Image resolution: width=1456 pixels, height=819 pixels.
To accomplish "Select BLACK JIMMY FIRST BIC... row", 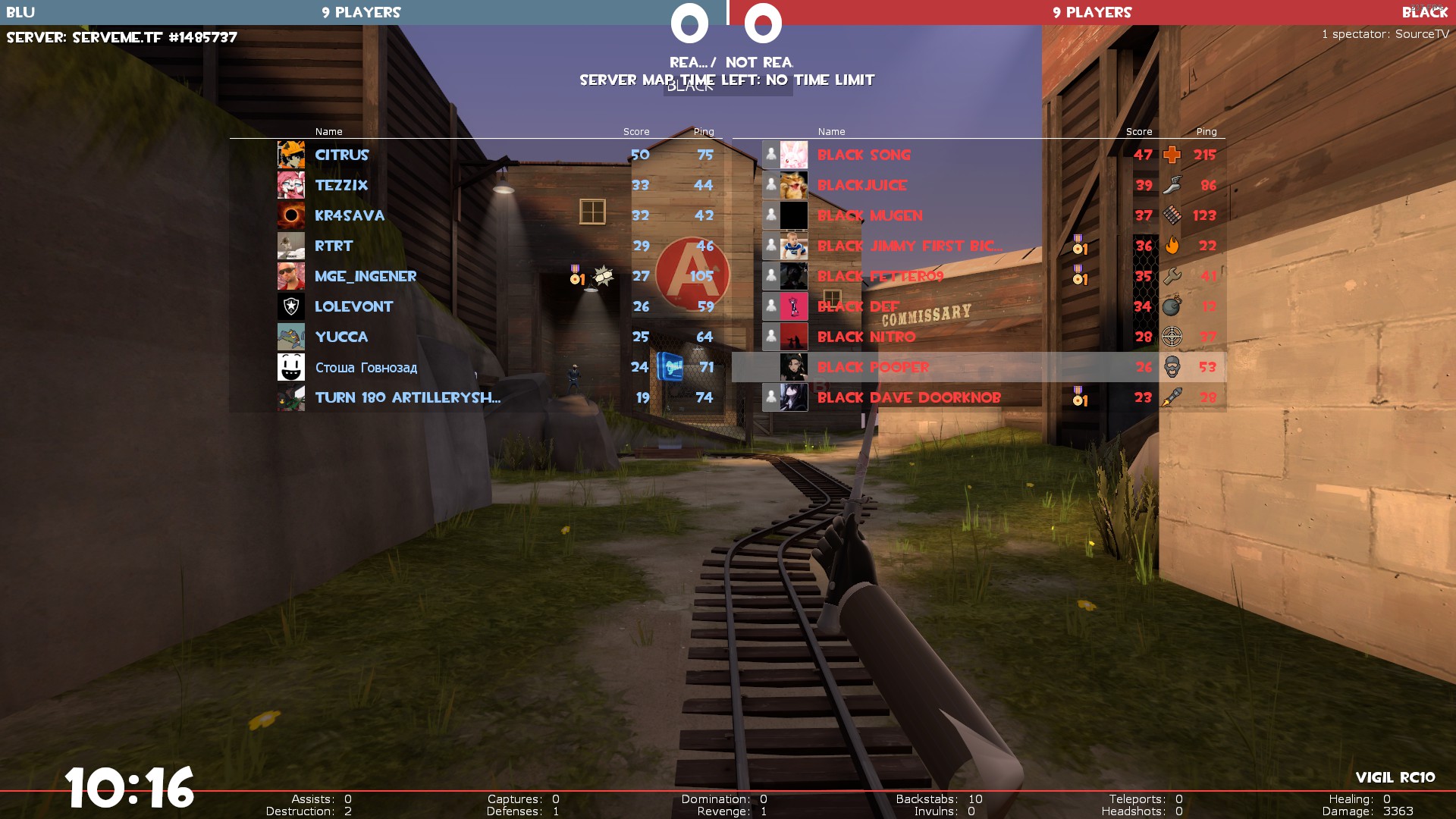I will coord(909,246).
